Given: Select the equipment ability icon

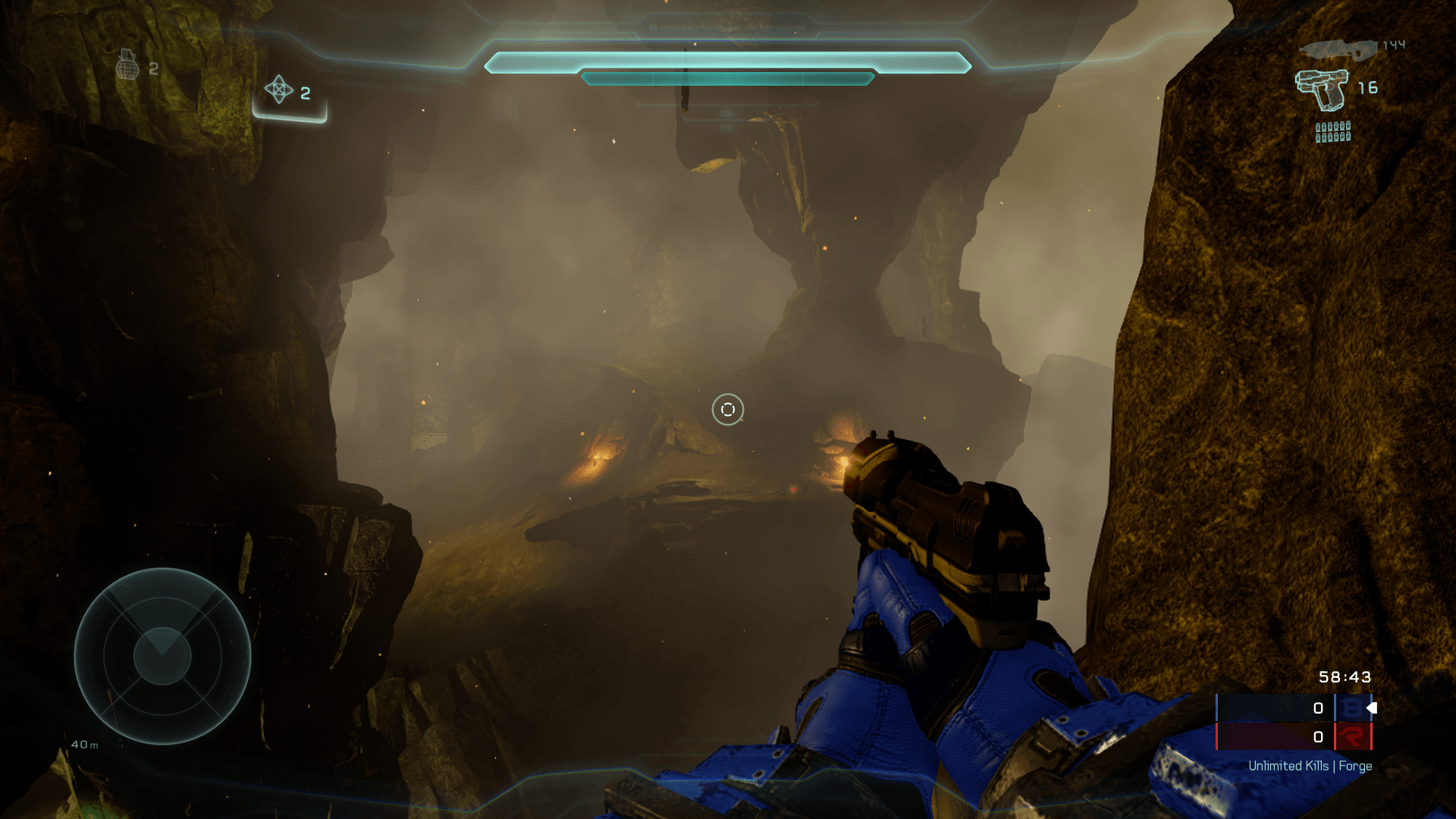Looking at the screenshot, I should click(278, 89).
